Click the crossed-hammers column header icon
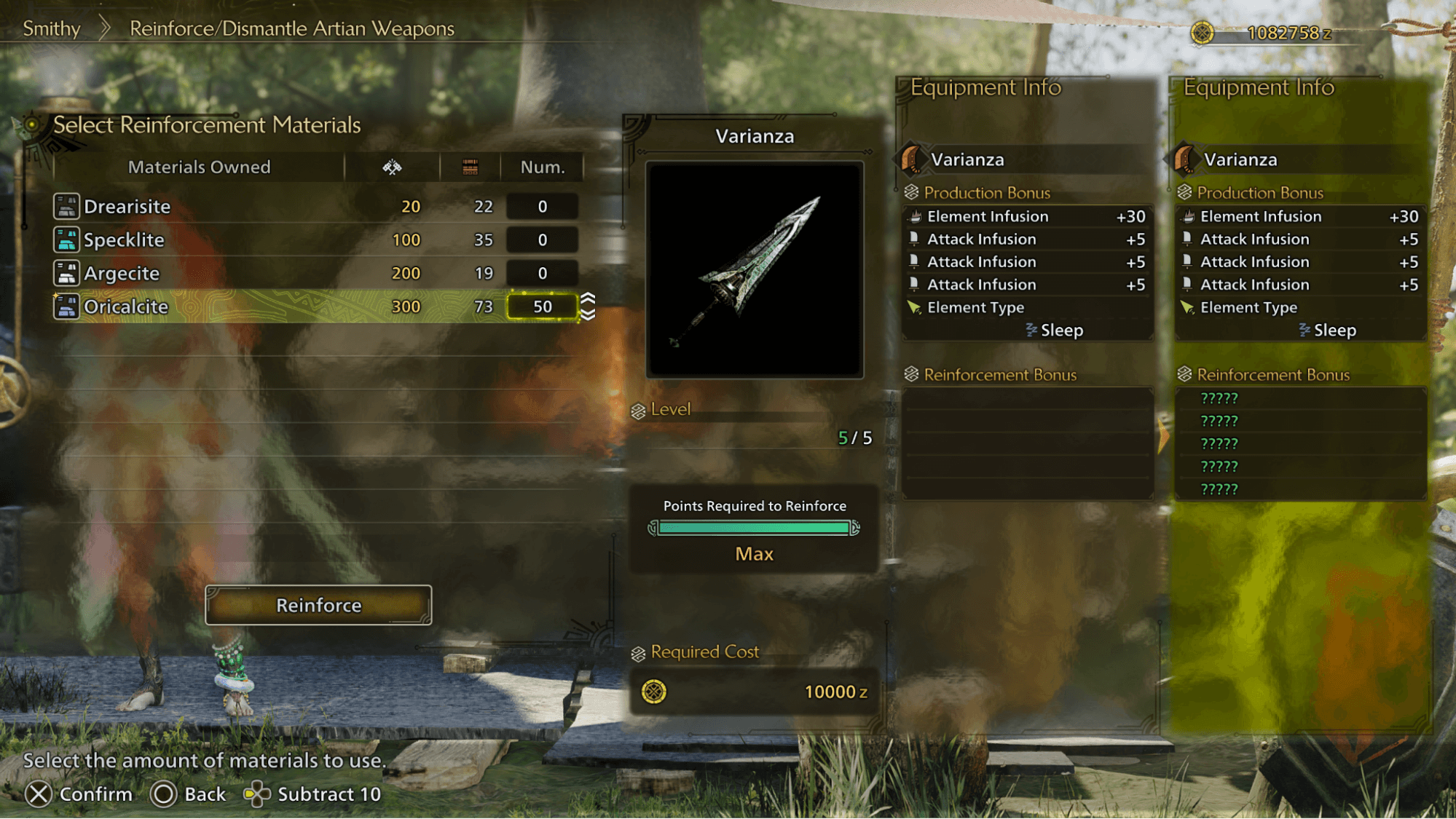 click(391, 167)
